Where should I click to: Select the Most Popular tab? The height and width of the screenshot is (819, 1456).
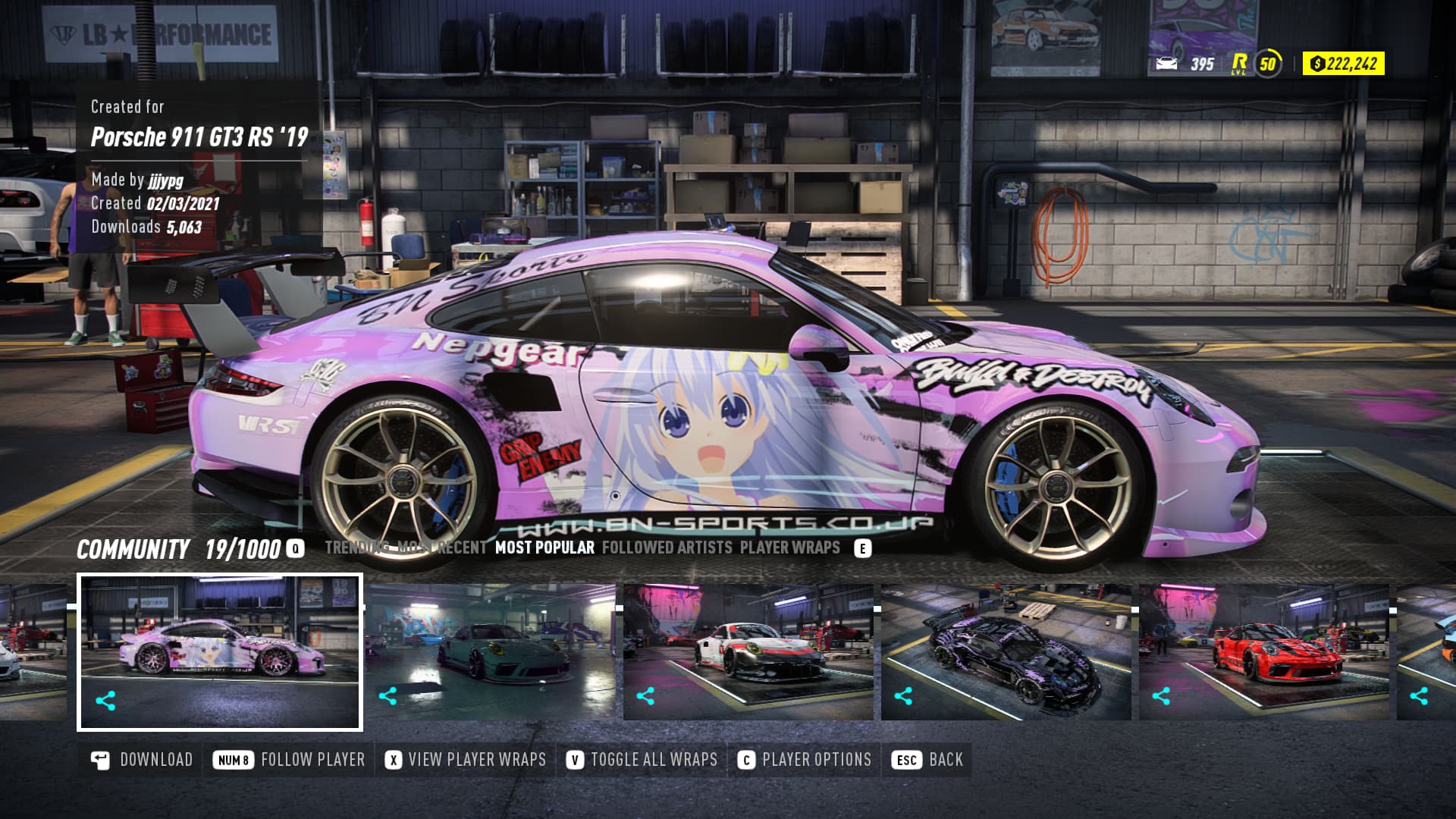point(544,548)
